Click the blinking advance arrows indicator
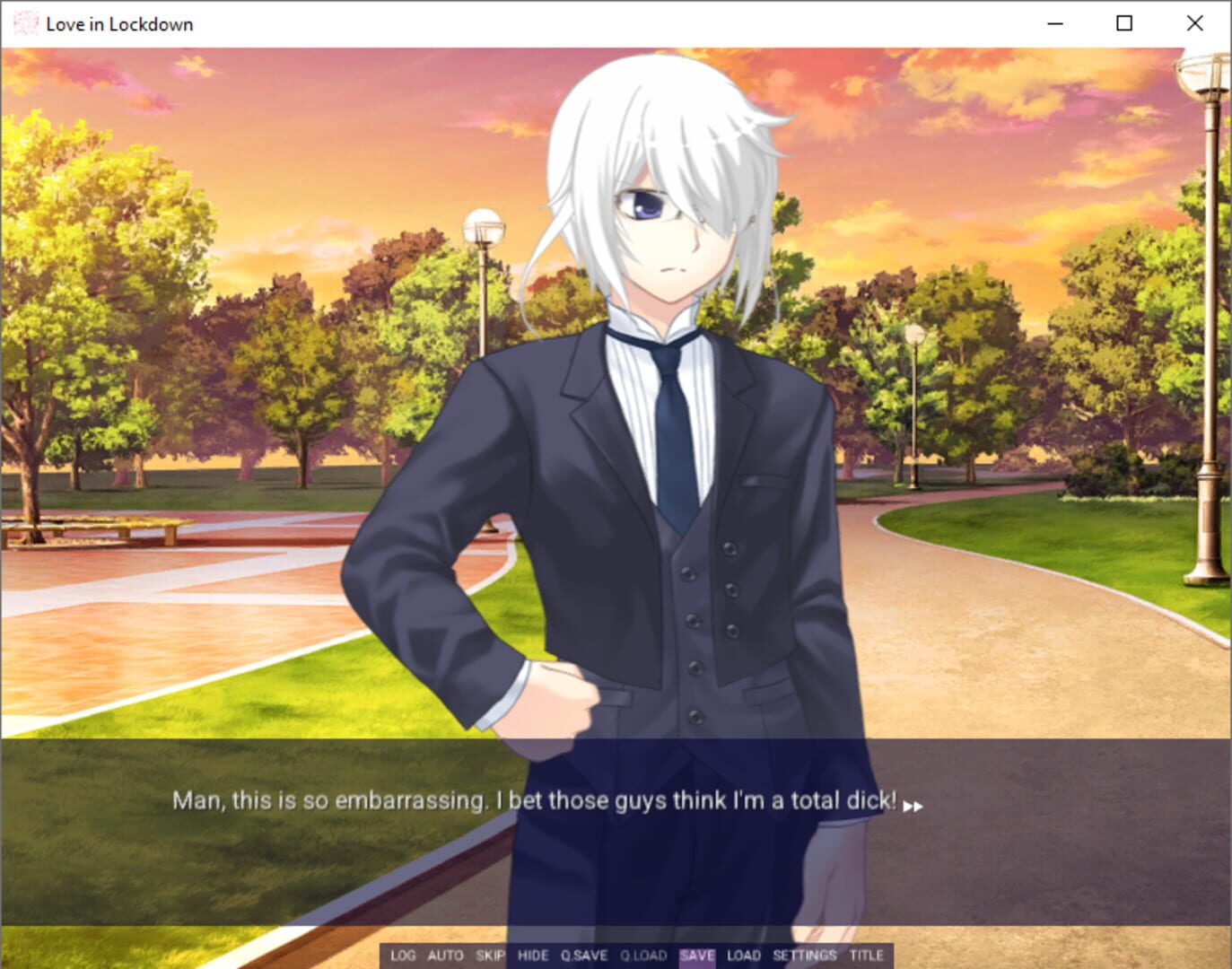This screenshot has width=1232, height=969. [x=915, y=806]
